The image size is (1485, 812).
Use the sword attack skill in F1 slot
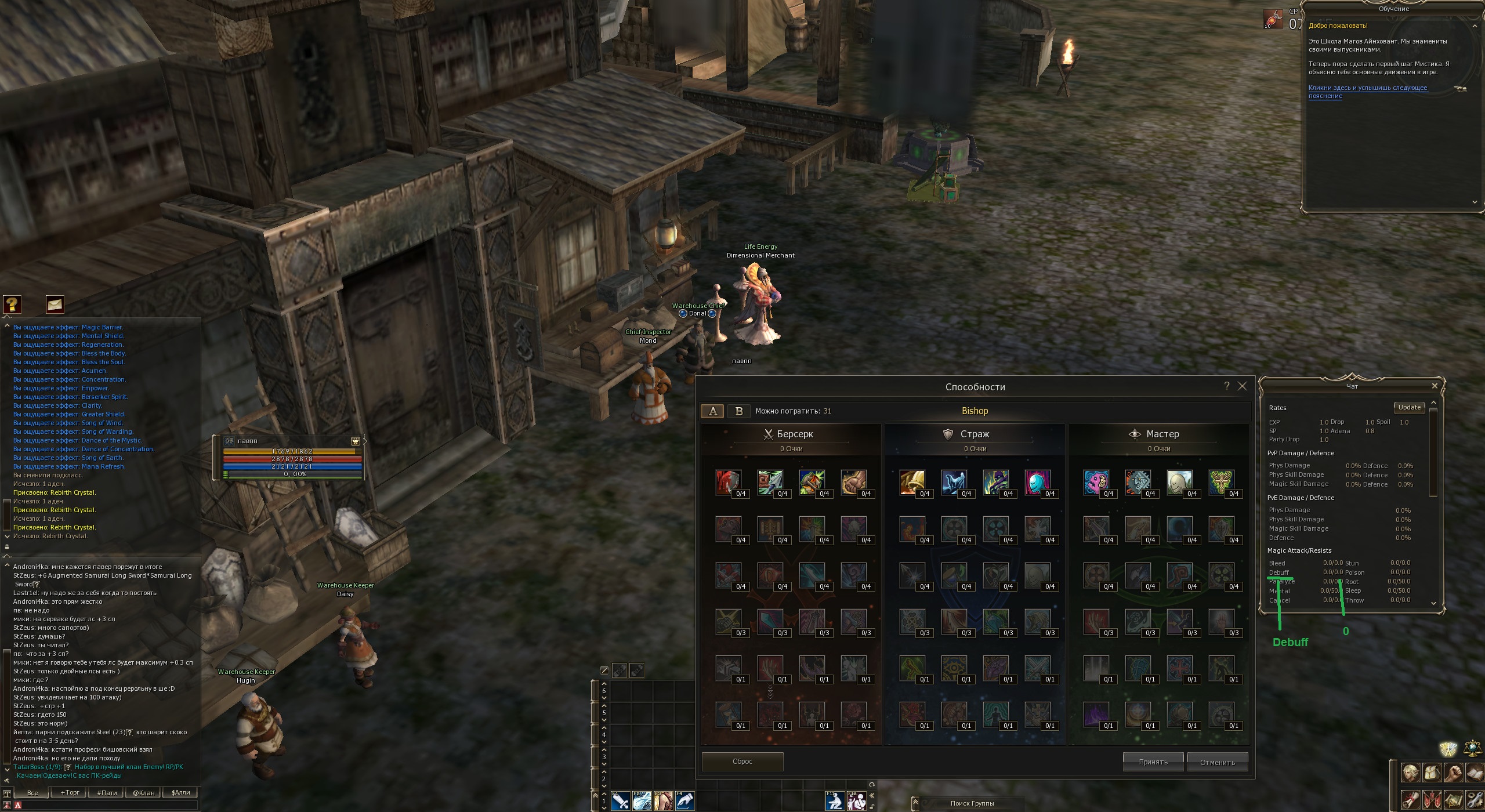pos(620,801)
